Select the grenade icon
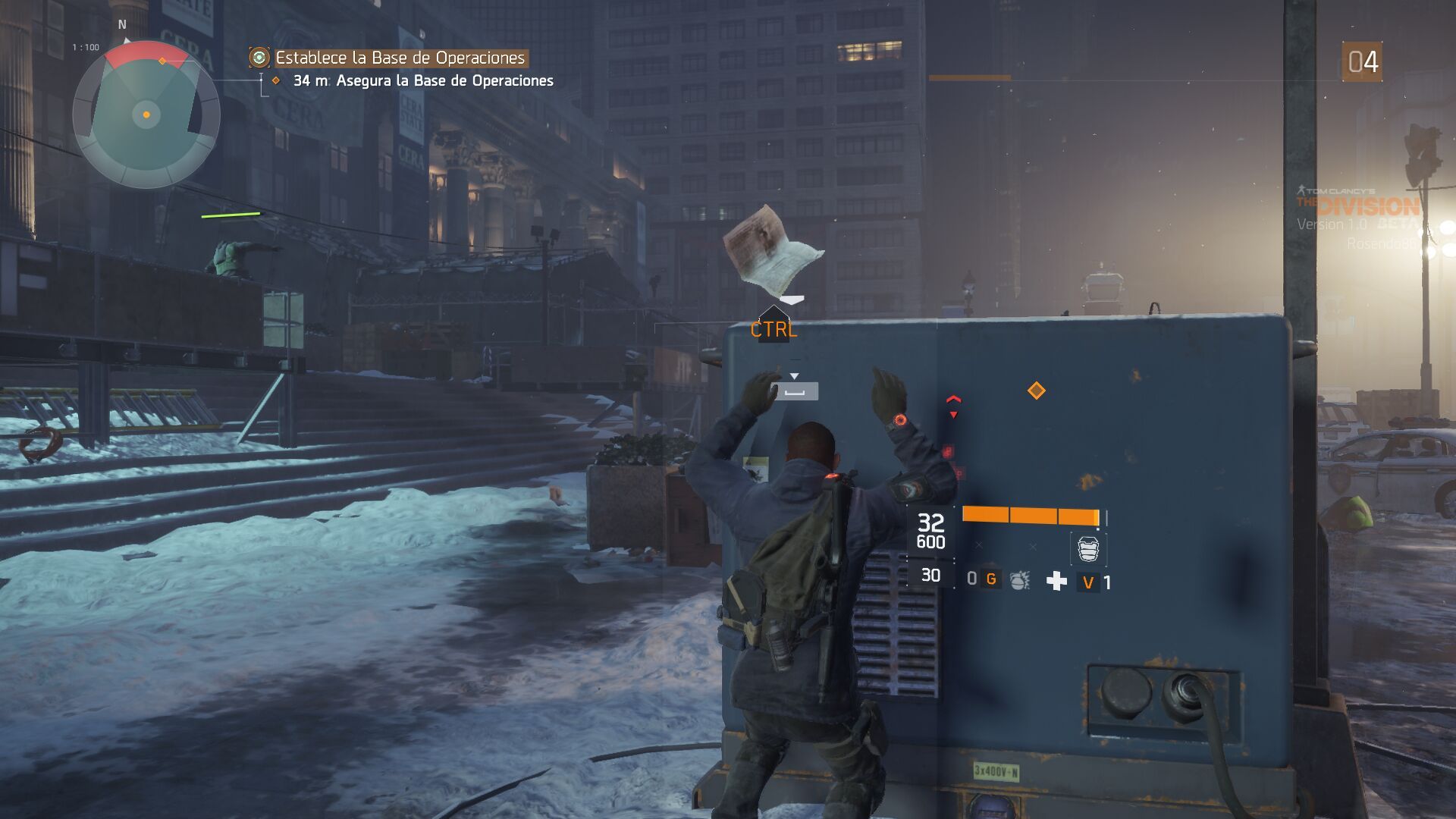The width and height of the screenshot is (1456, 819). 1020,581
